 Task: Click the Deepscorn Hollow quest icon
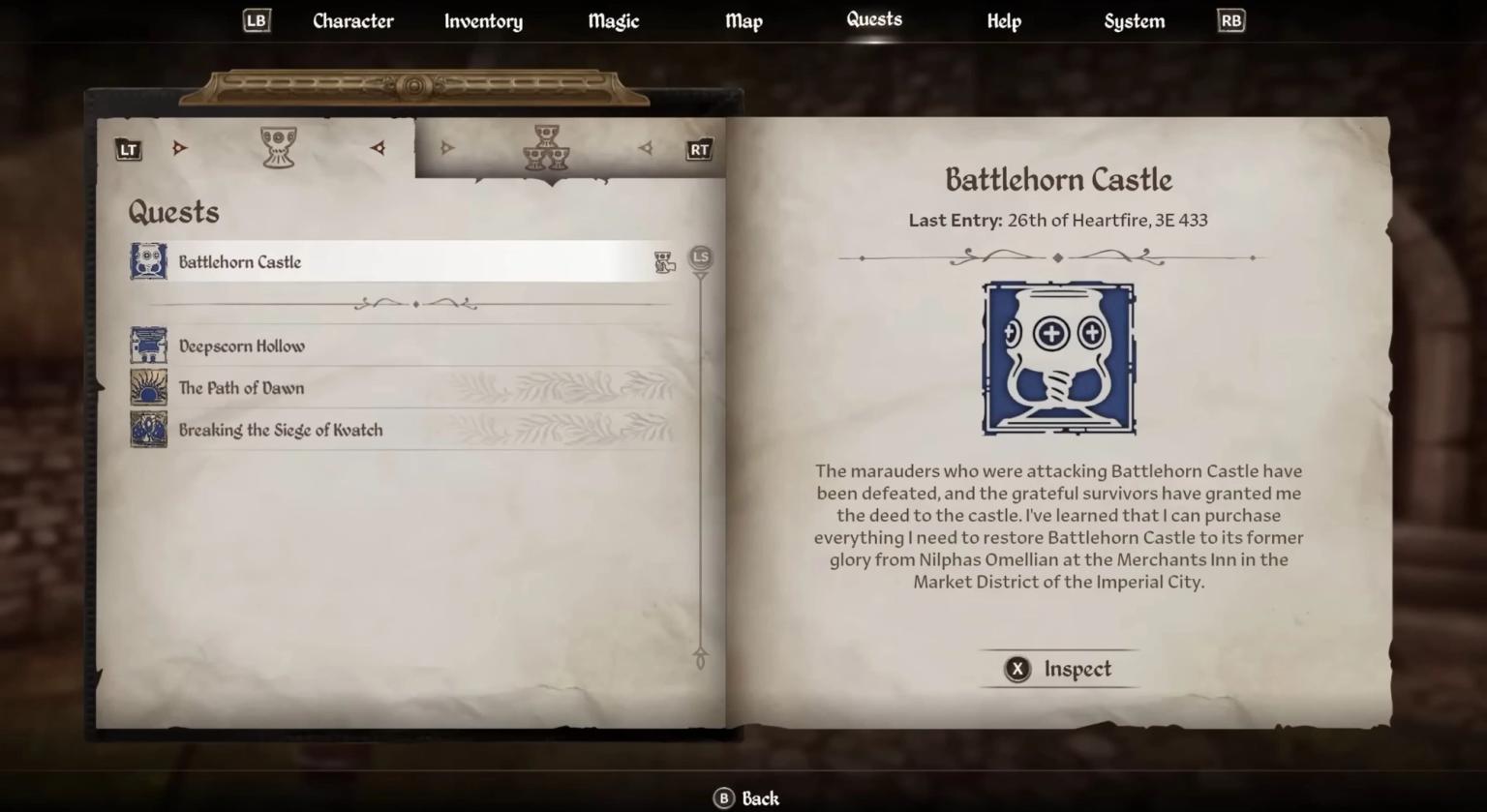(x=147, y=345)
